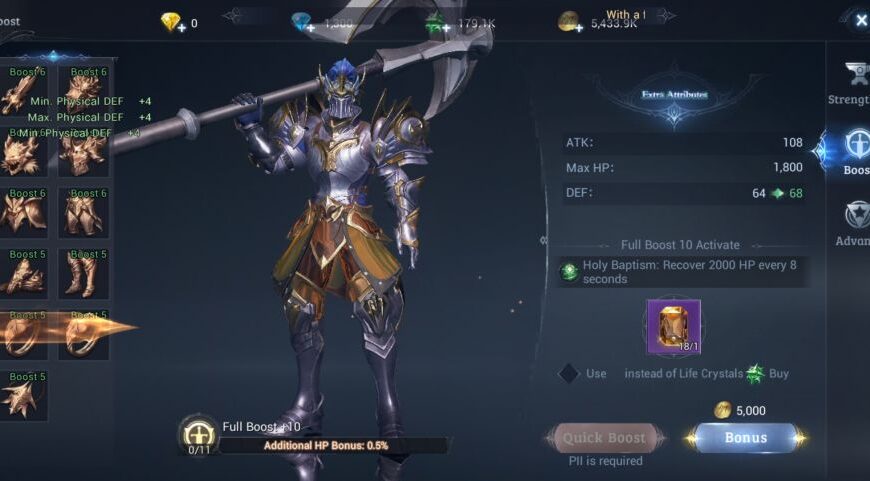
Task: Choose the boots equipment slot
Action: tap(86, 274)
